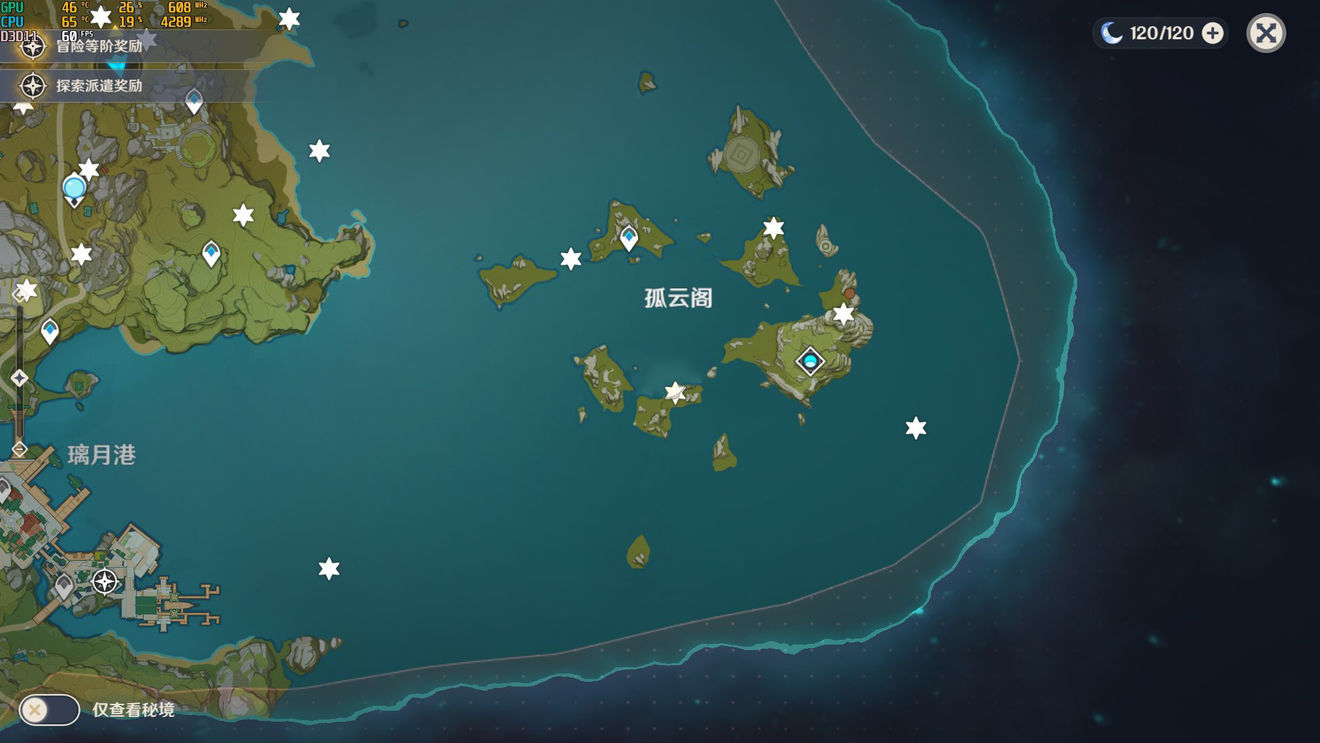Click the star pin east of Guyun islands
Image resolution: width=1320 pixels, height=743 pixels.
(x=914, y=425)
